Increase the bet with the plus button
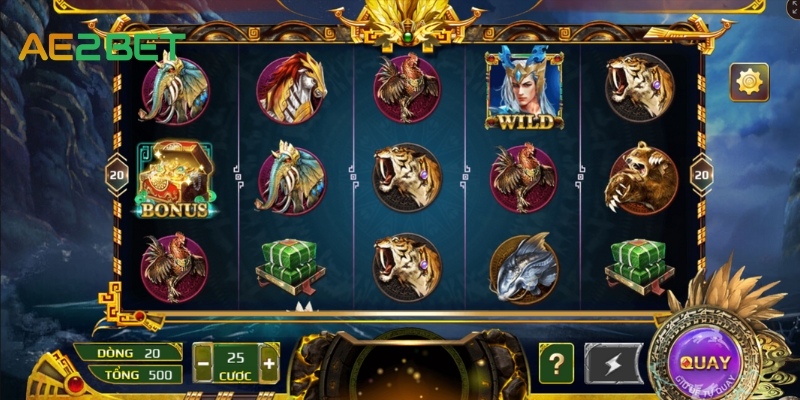 tap(268, 363)
